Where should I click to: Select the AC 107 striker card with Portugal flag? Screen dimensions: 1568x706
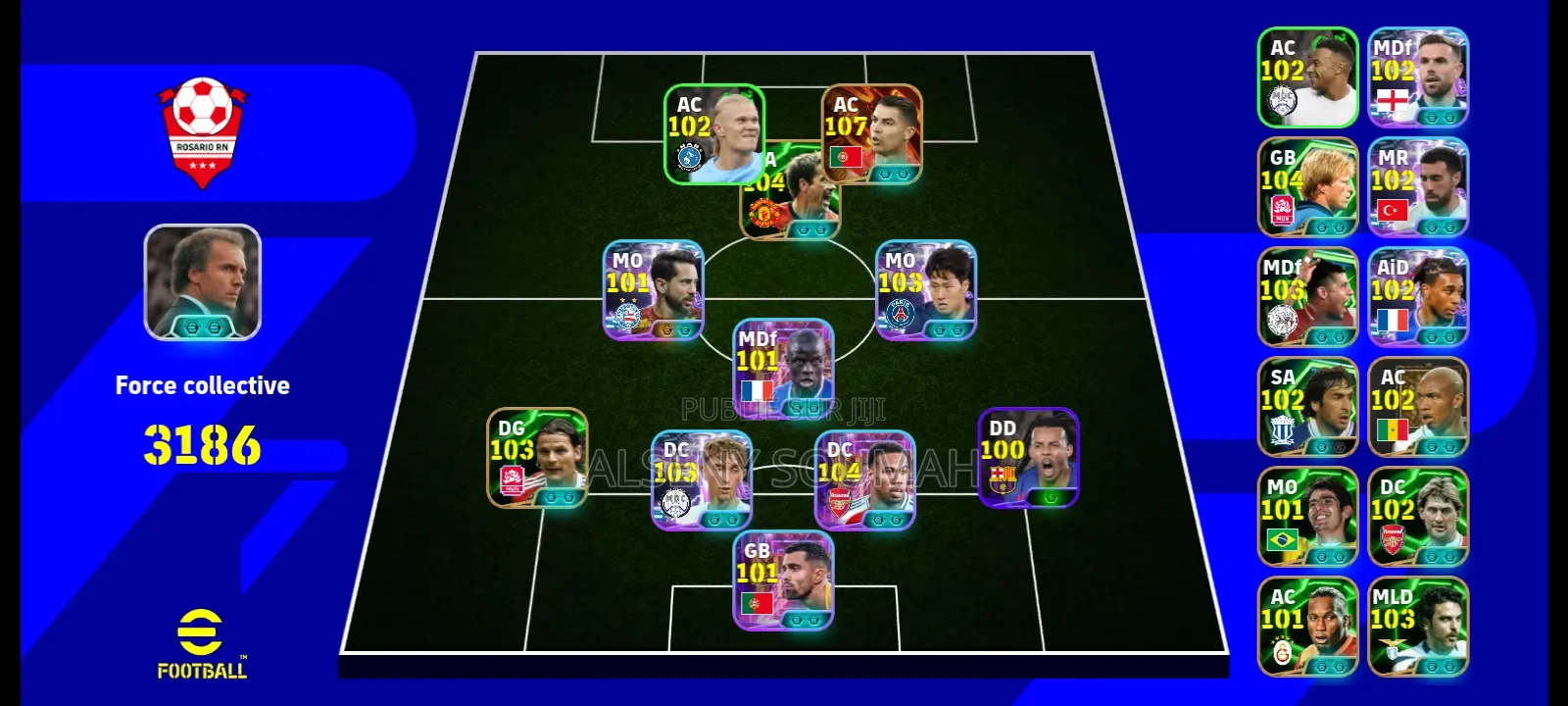[x=871, y=134]
